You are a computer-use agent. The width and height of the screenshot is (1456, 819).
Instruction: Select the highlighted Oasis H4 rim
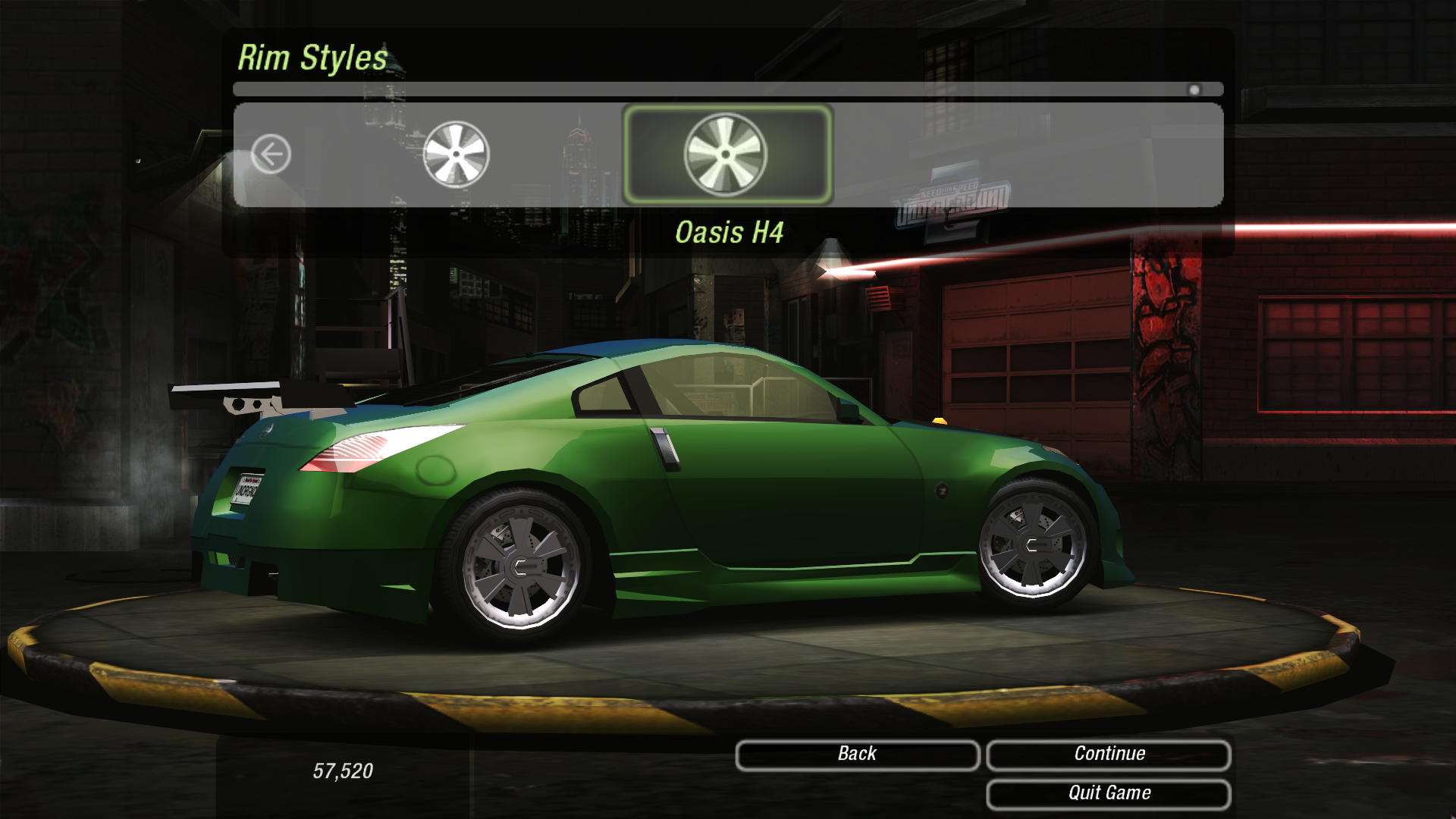point(726,155)
